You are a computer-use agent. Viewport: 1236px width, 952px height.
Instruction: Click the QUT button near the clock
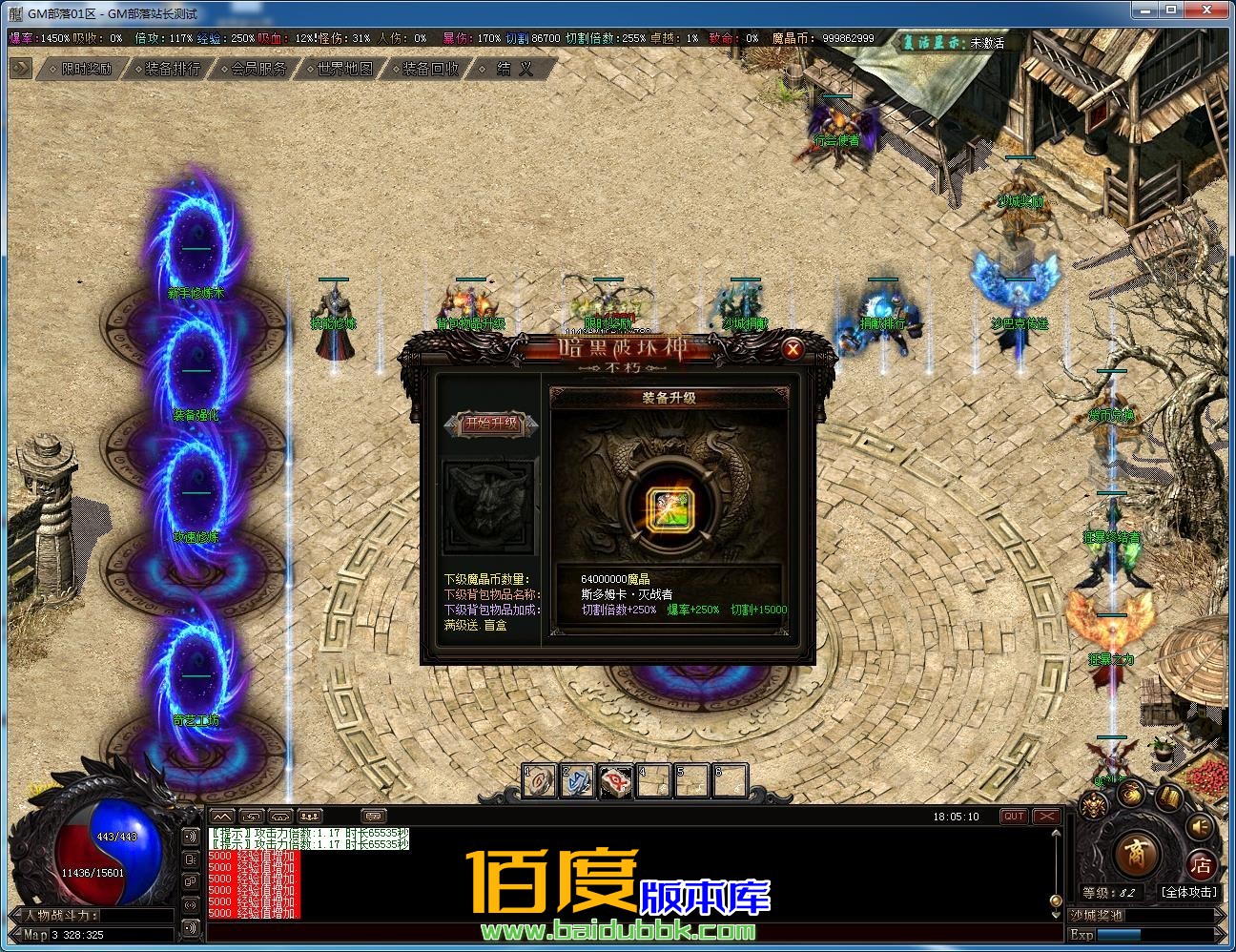1013,816
